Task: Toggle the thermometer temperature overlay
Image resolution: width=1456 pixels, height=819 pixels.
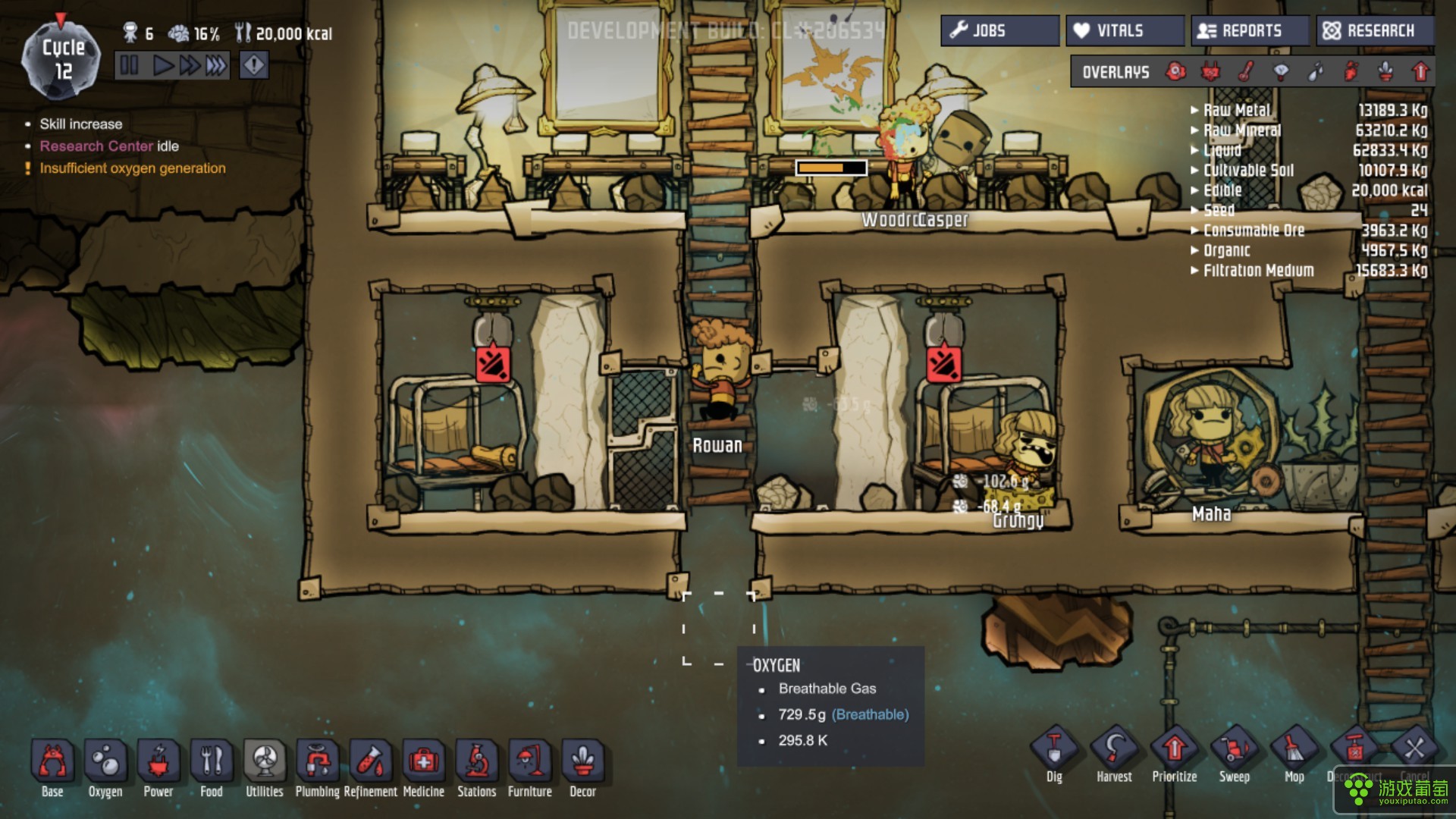Action: click(1245, 72)
